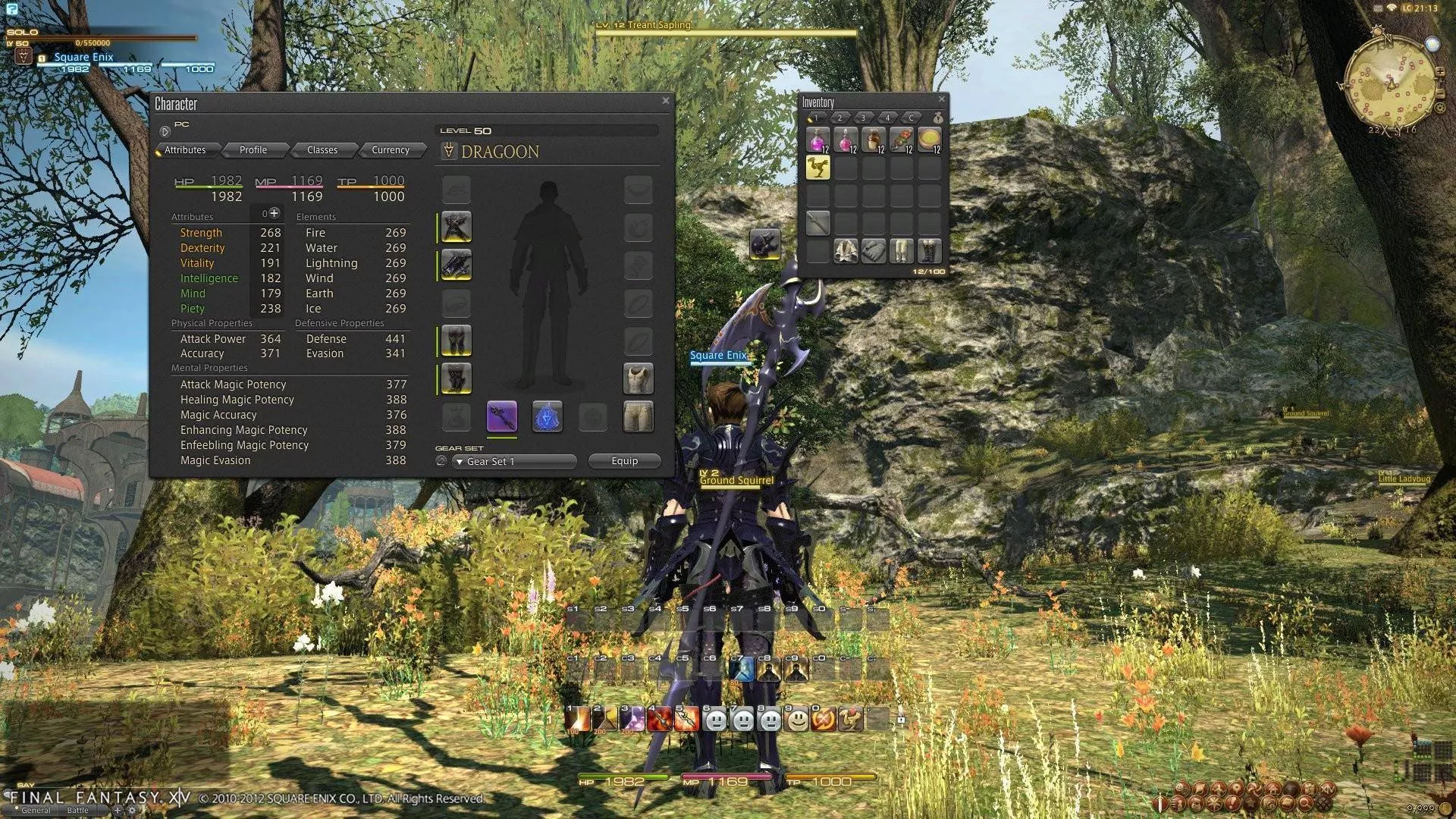Open the Gear Set 1 dropdown
The width and height of the screenshot is (1456, 819).
pos(515,461)
